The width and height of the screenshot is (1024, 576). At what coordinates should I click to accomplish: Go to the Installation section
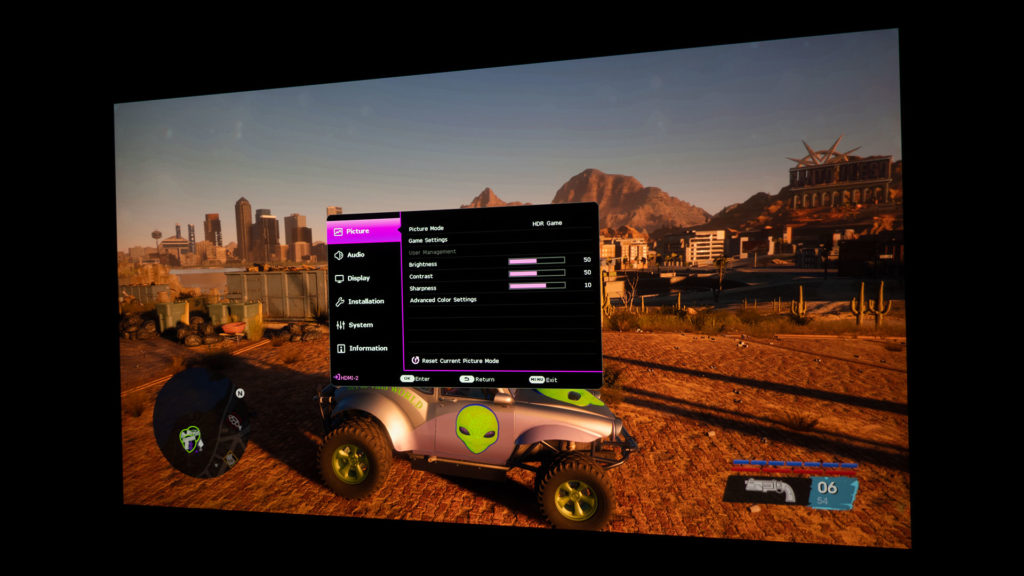click(365, 301)
